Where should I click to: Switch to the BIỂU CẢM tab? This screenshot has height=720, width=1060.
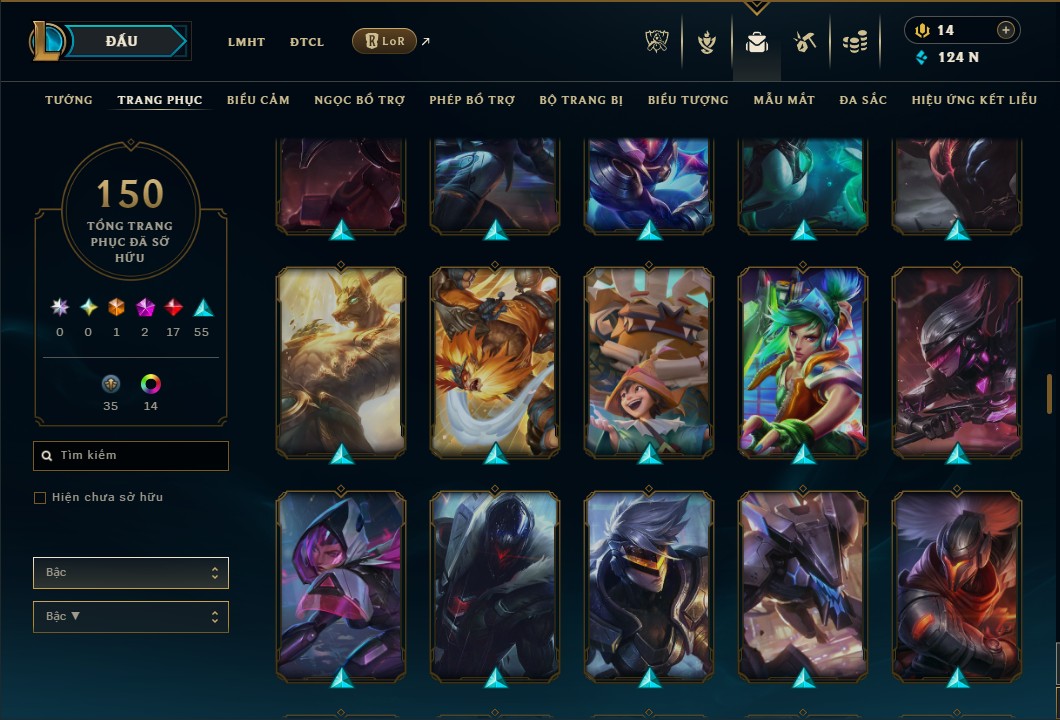click(258, 100)
